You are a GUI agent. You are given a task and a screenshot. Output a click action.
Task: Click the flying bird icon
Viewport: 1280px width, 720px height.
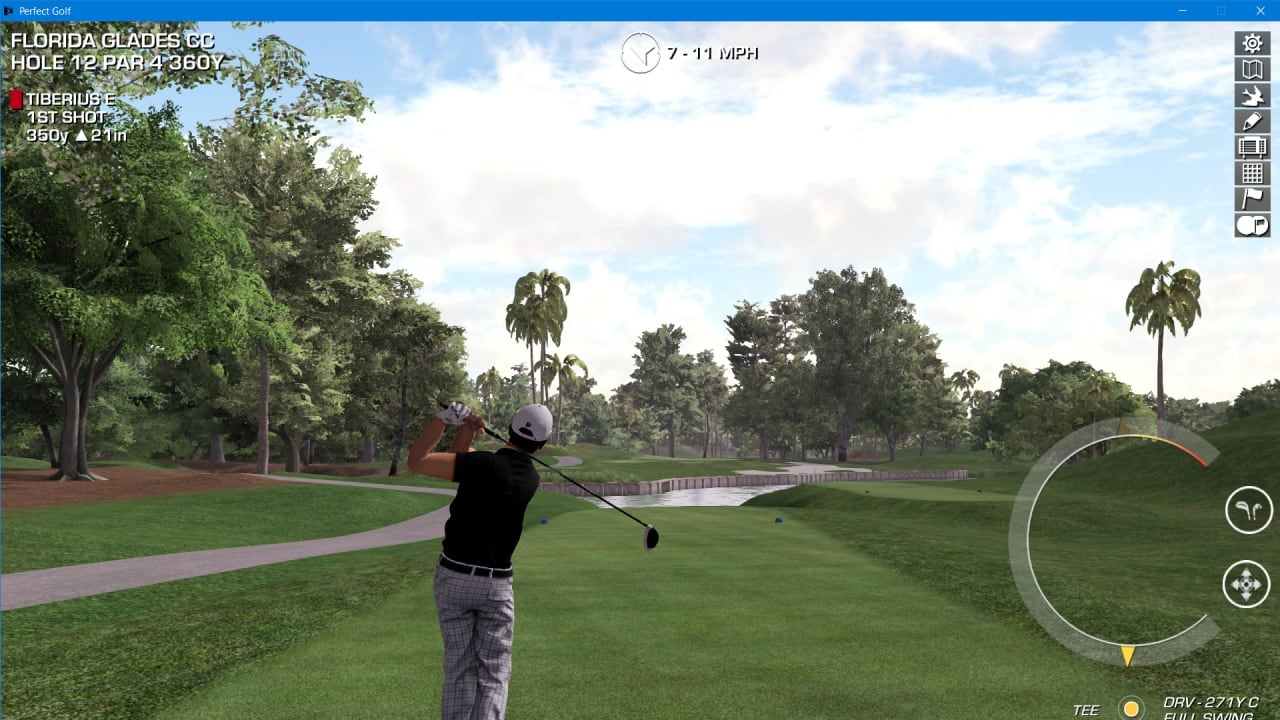(x=1252, y=95)
